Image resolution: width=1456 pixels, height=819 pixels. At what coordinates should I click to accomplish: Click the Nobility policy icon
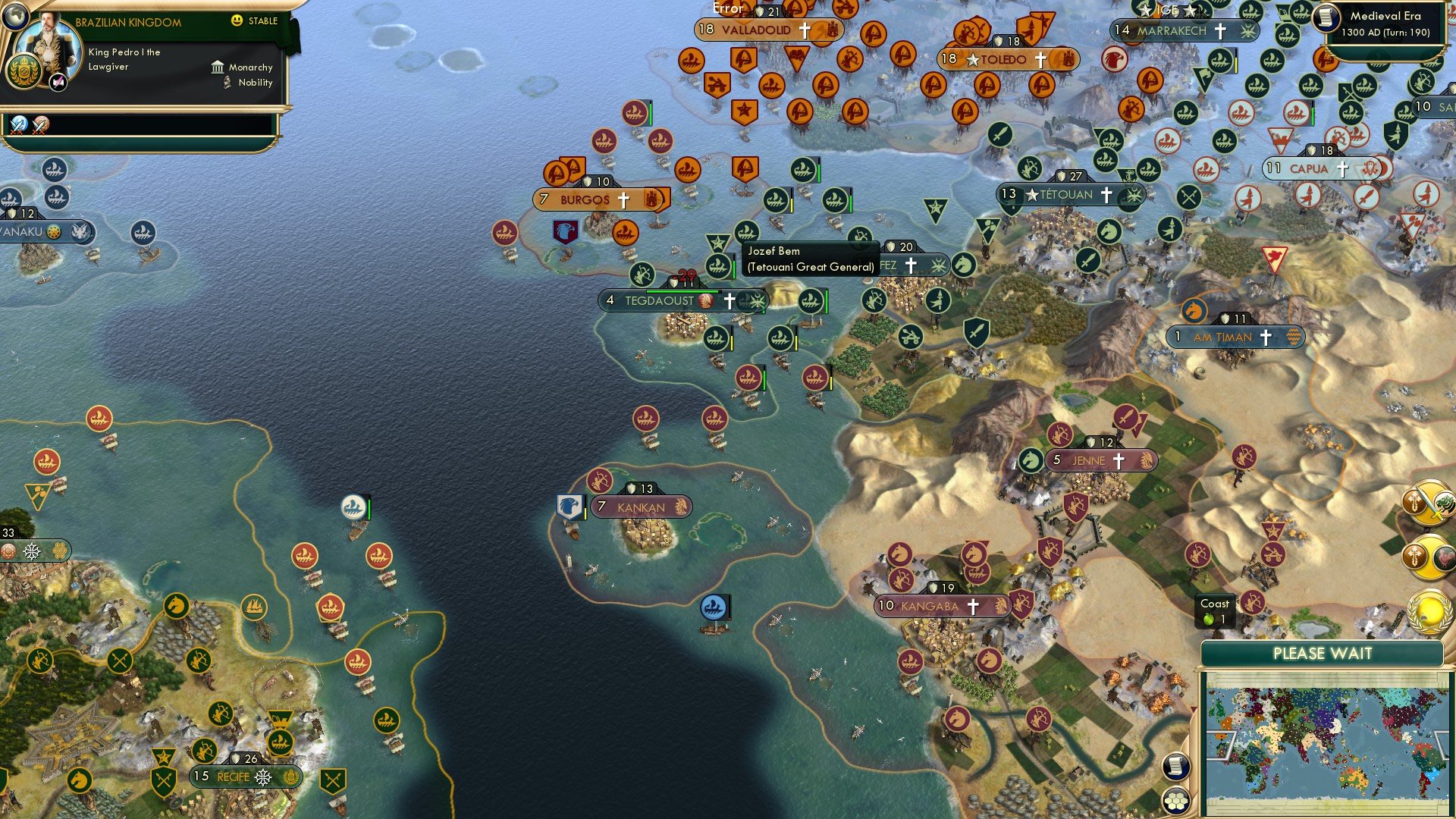coord(227,83)
